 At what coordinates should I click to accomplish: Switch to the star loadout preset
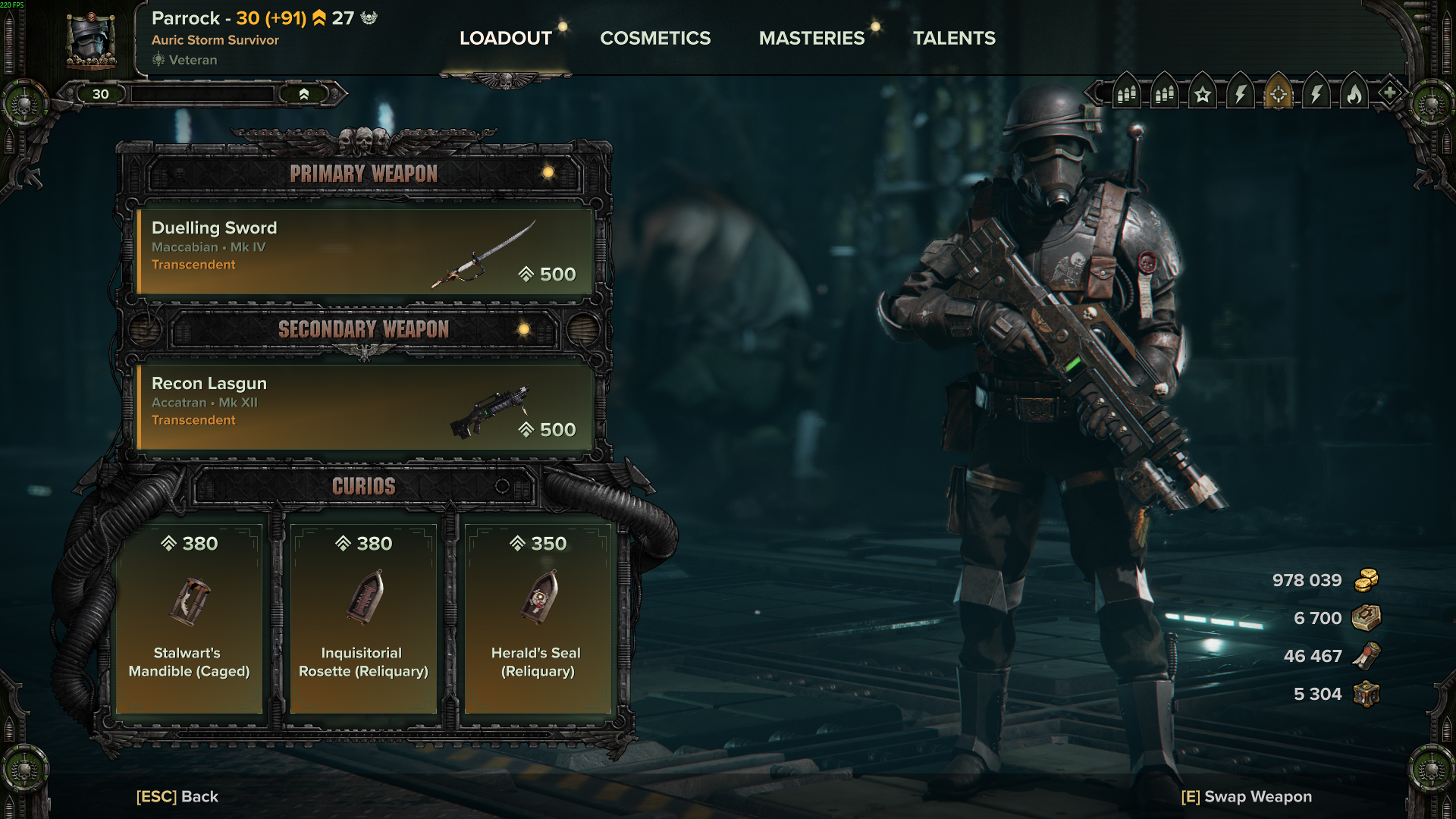click(x=1203, y=94)
